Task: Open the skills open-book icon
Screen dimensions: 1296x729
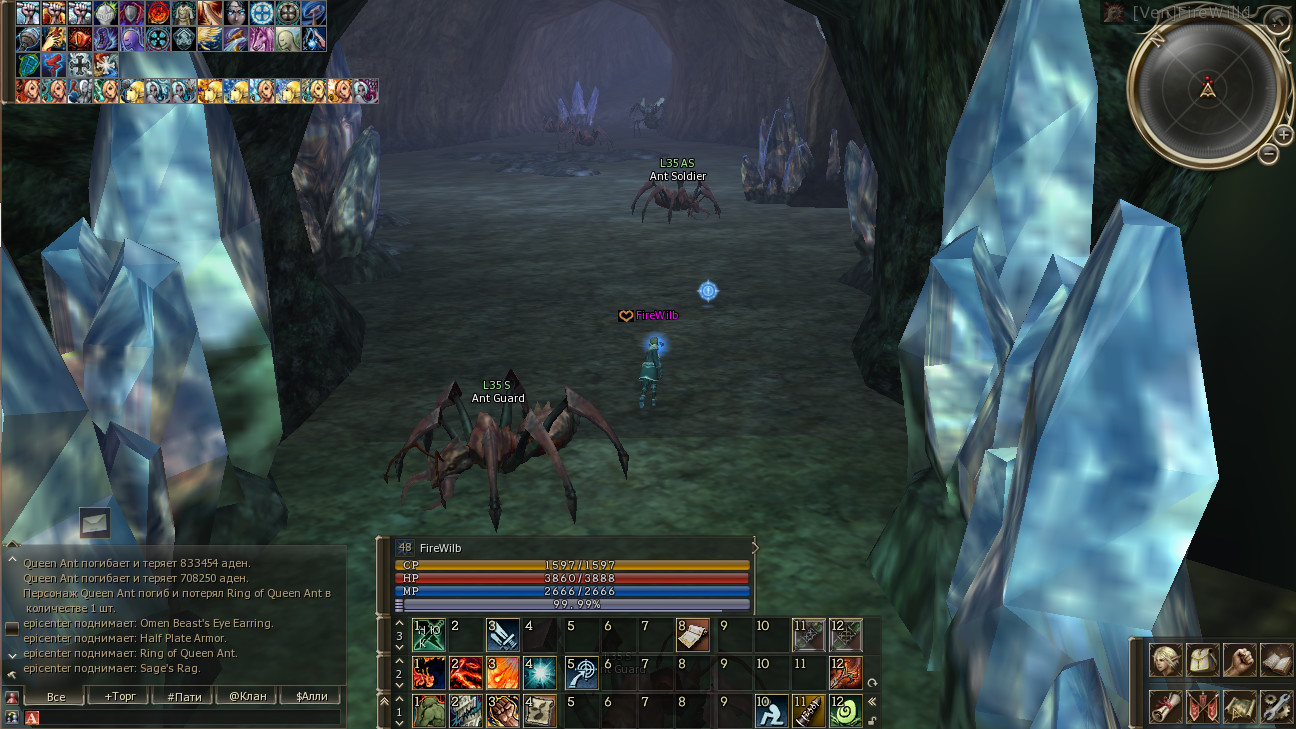Action: coord(1277,660)
